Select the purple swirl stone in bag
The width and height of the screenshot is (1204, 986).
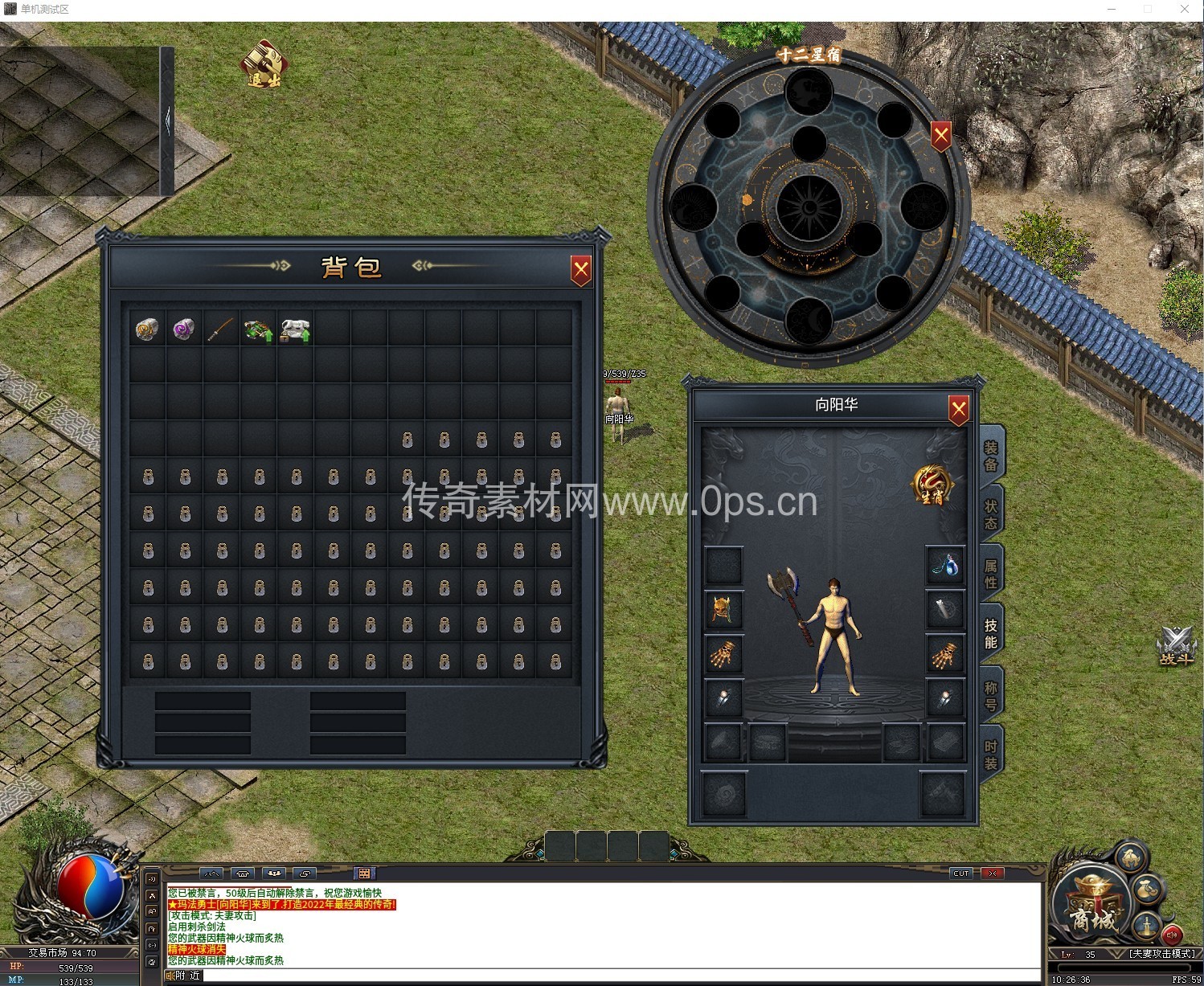point(184,329)
